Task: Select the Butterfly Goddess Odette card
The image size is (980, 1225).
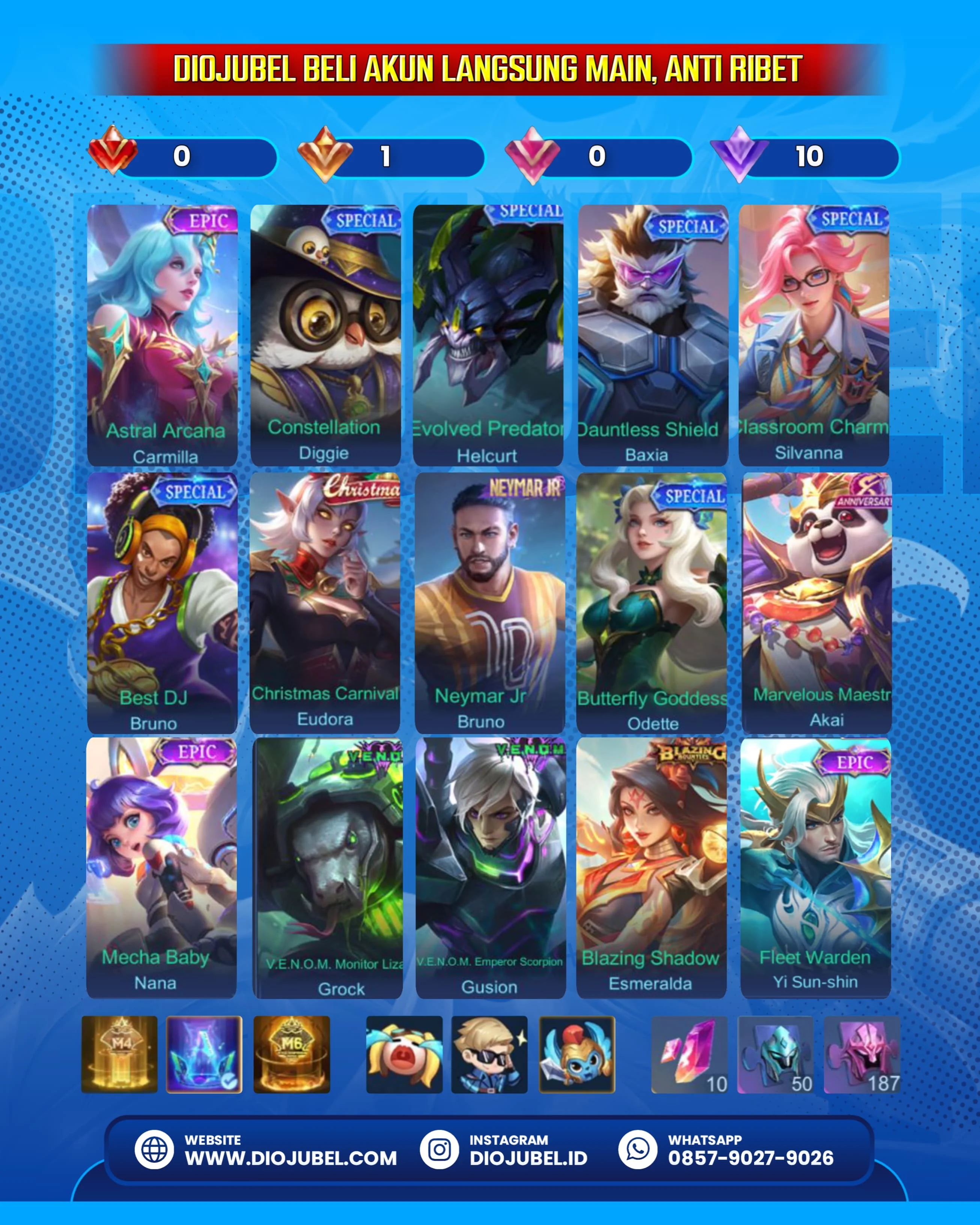Action: tap(651, 602)
